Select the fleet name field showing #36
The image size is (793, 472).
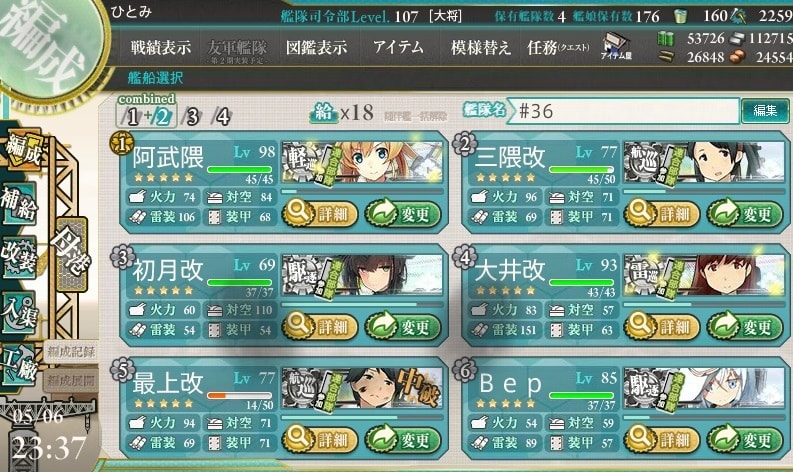[625, 110]
